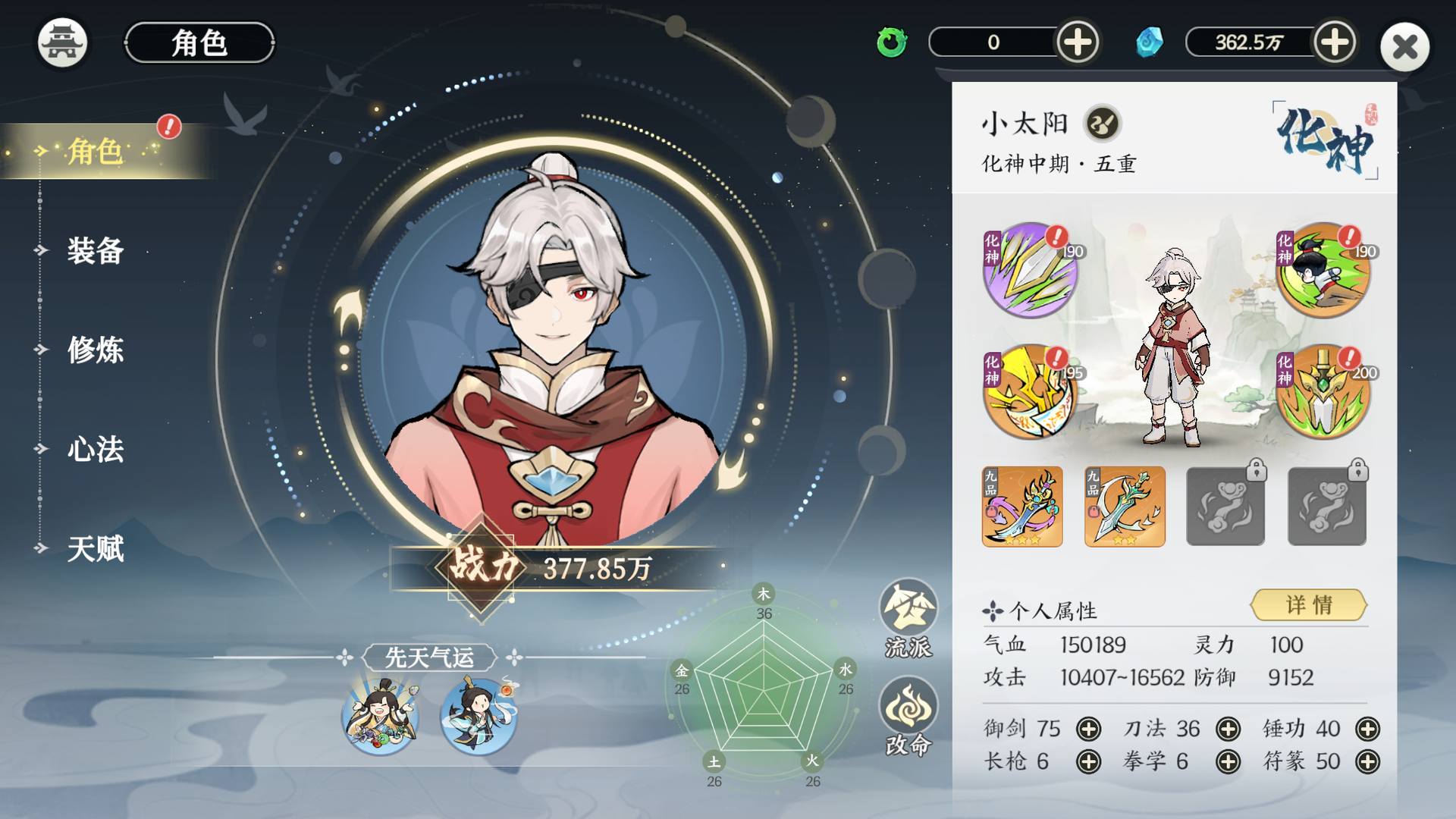This screenshot has width=1456, height=819.
Task: Add more green jade ring currency
Action: click(1077, 42)
